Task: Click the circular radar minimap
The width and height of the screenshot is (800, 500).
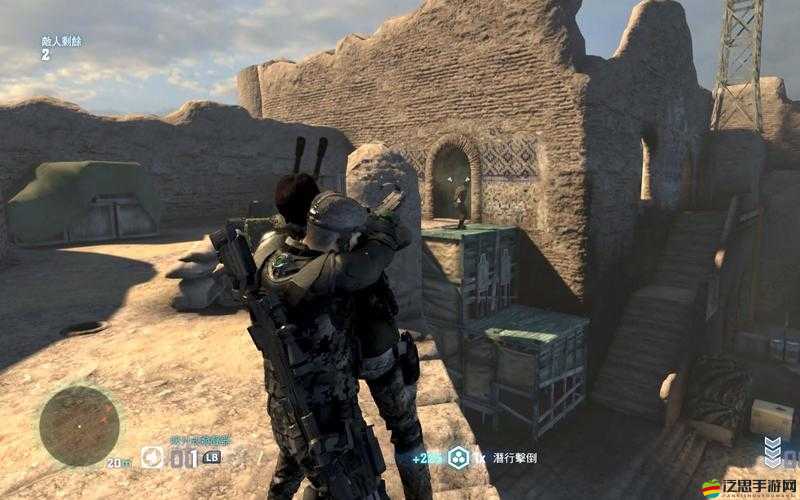Action: coord(79,425)
